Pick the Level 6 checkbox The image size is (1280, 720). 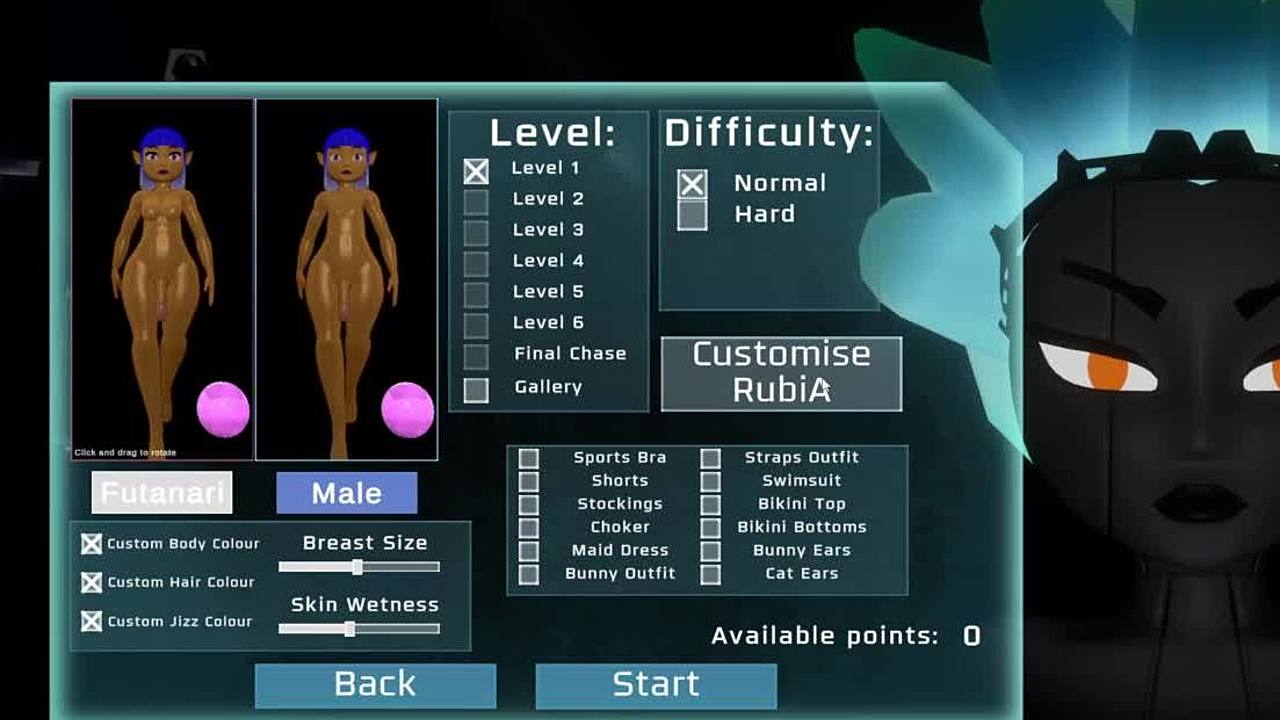coord(476,325)
